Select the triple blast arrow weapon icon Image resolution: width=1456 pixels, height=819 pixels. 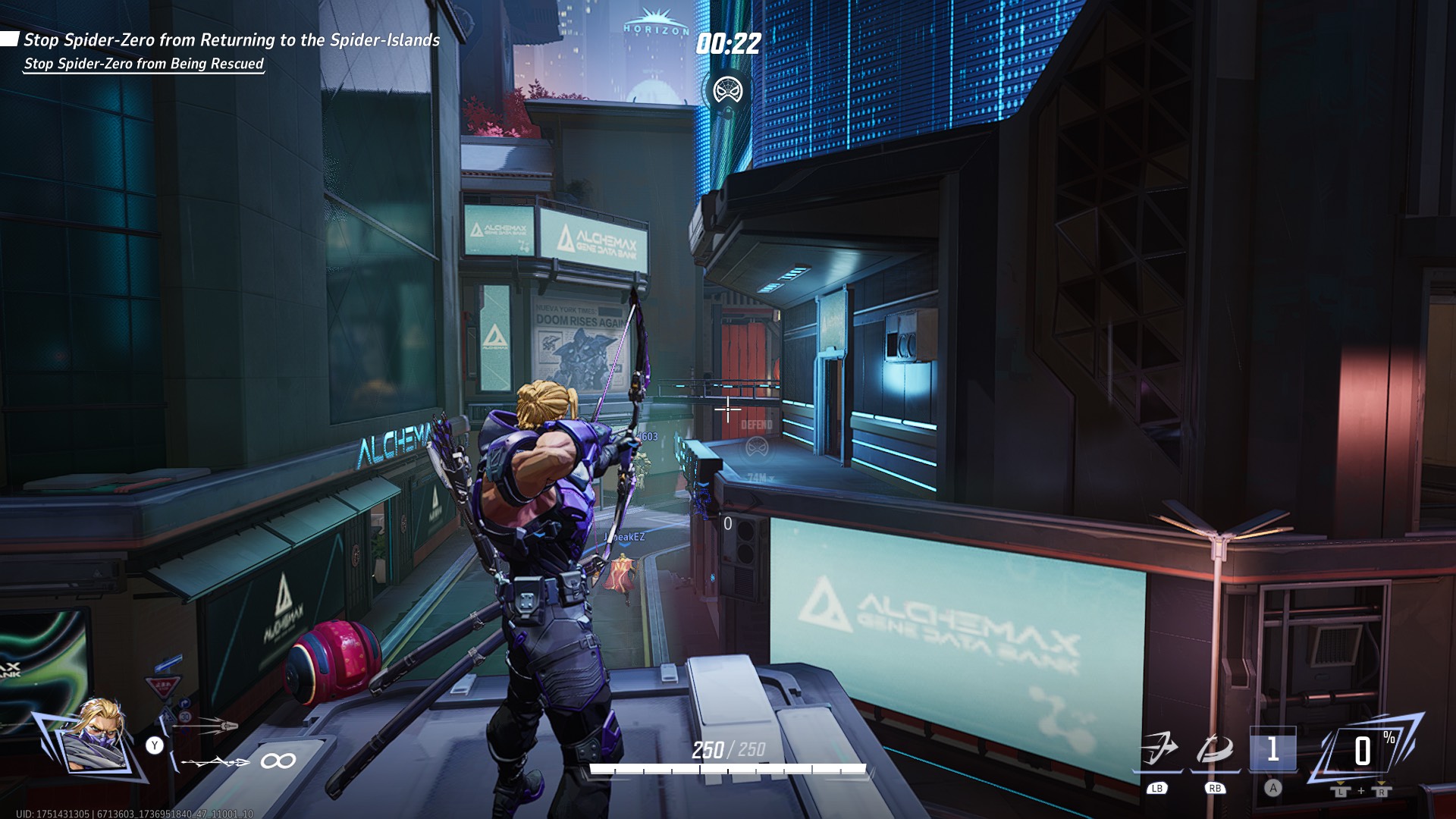pos(205,726)
